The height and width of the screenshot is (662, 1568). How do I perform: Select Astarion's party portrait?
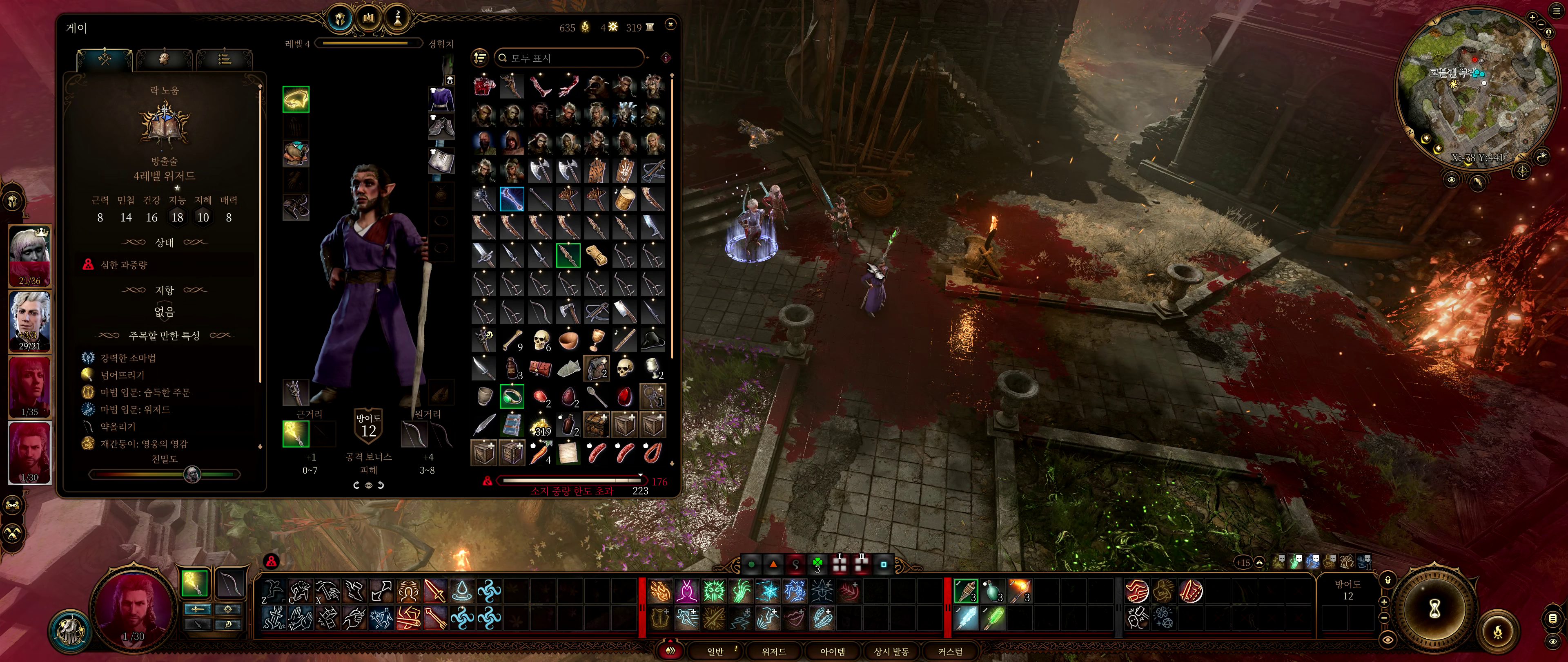29,321
